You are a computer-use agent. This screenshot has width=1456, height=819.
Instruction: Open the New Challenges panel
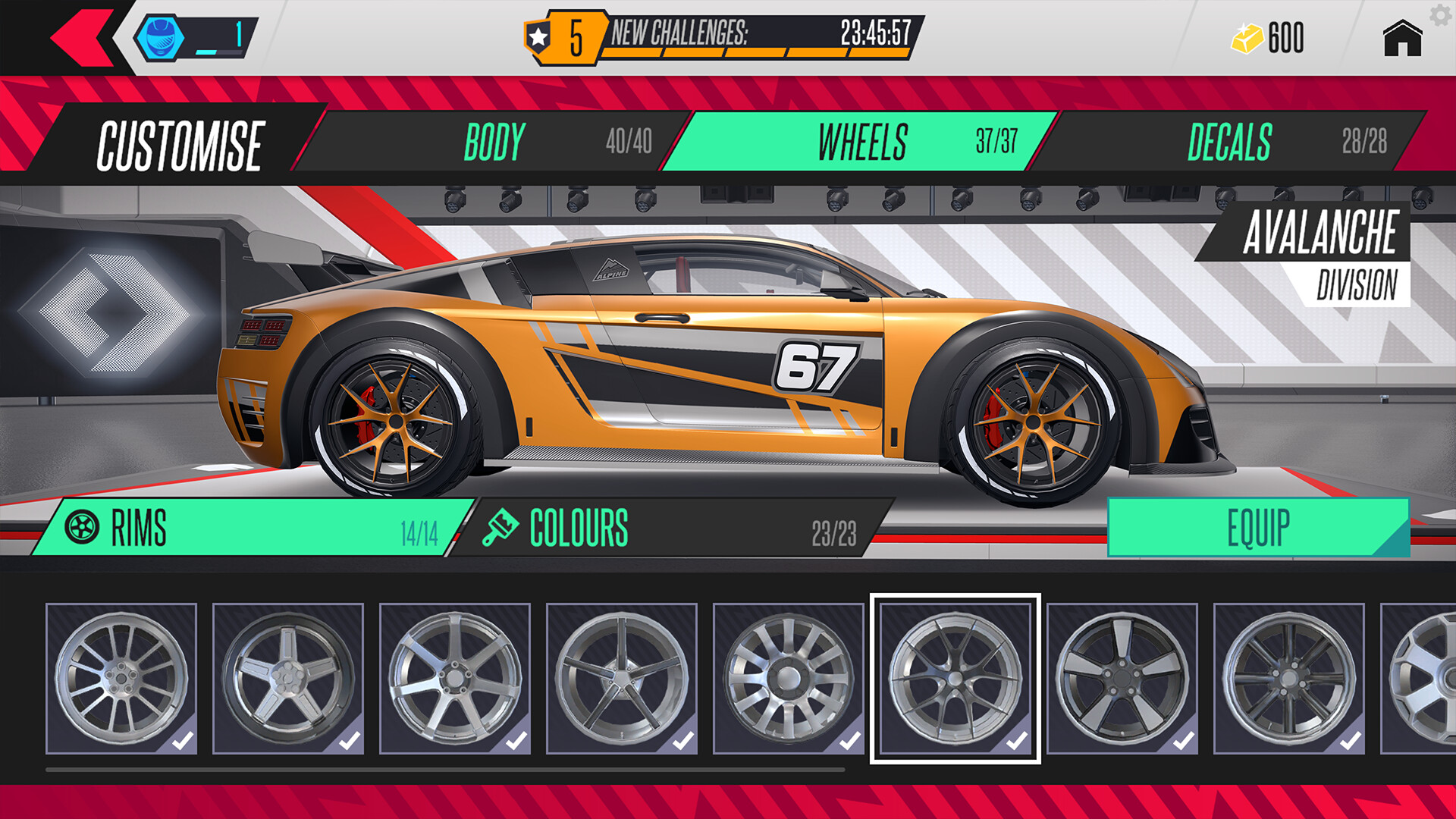(x=724, y=36)
